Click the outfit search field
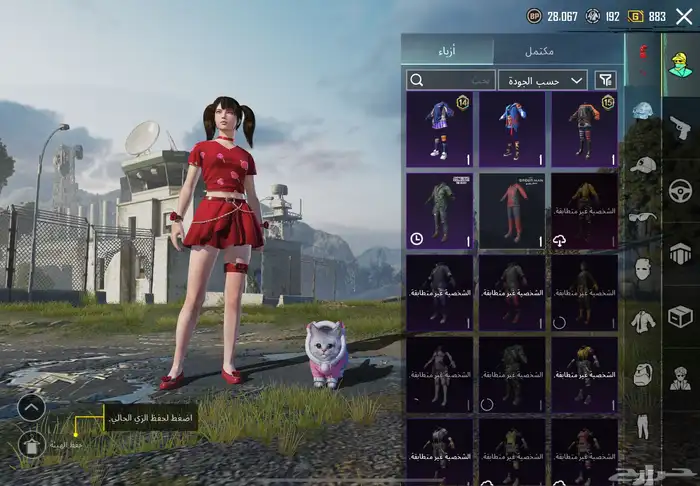The image size is (700, 486). 451,80
